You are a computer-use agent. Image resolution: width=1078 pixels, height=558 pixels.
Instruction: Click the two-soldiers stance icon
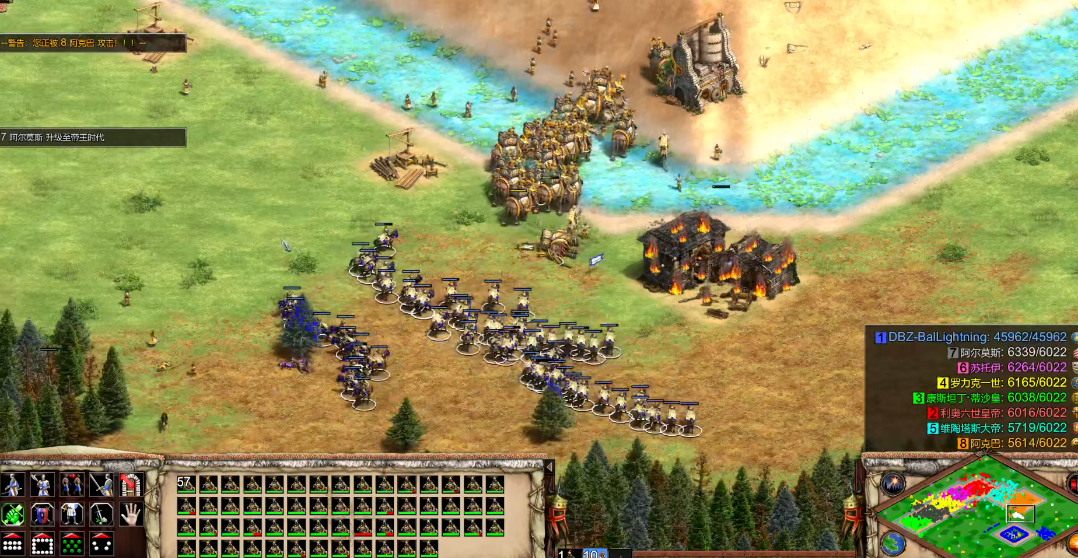(72, 485)
